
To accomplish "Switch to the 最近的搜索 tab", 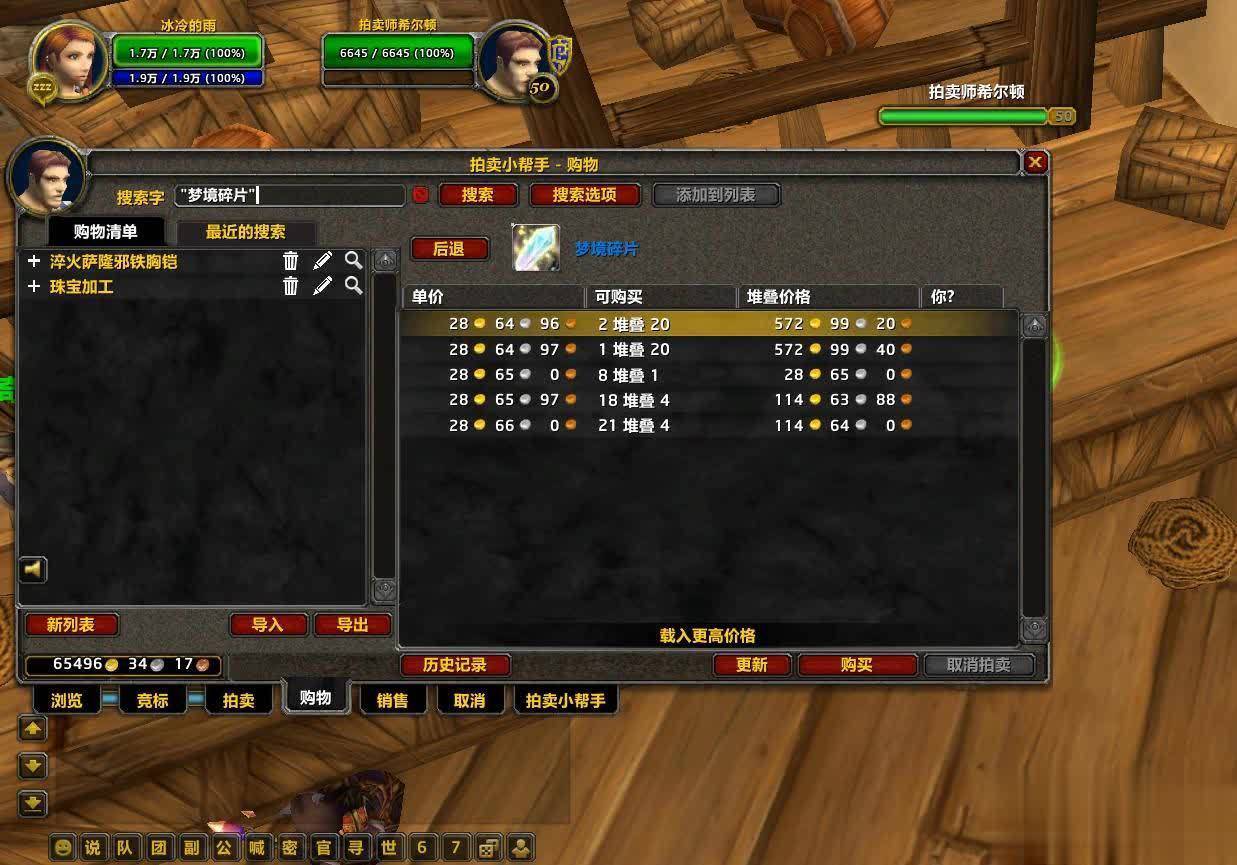I will click(245, 232).
